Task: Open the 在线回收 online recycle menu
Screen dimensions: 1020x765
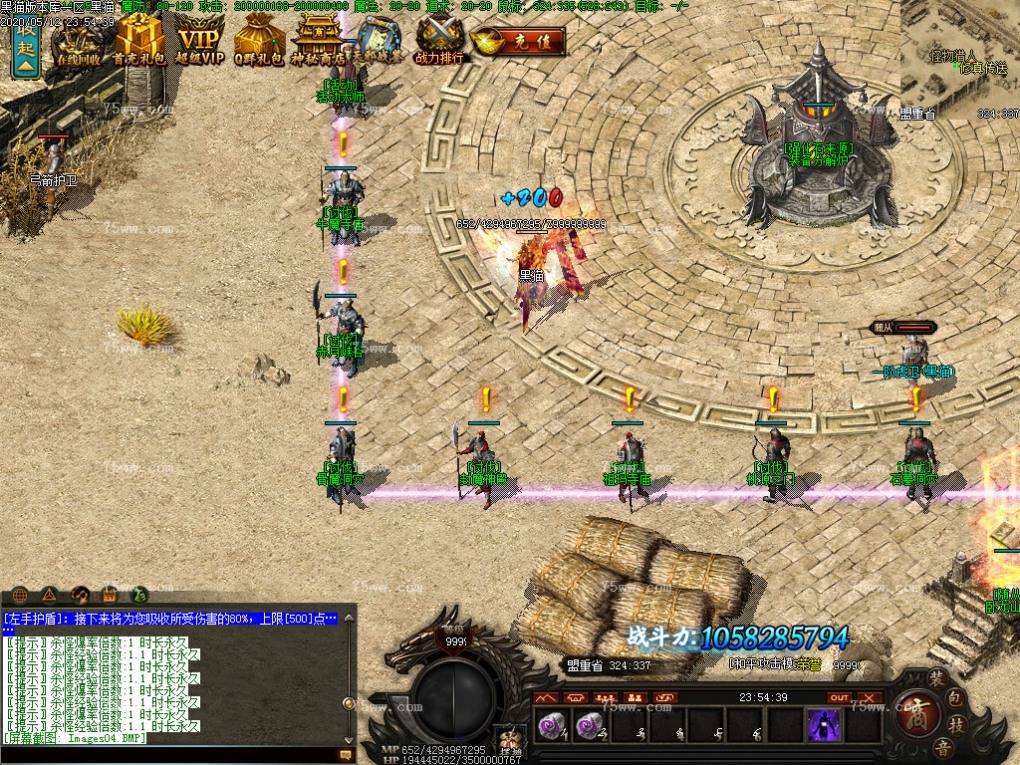Action: pos(80,42)
